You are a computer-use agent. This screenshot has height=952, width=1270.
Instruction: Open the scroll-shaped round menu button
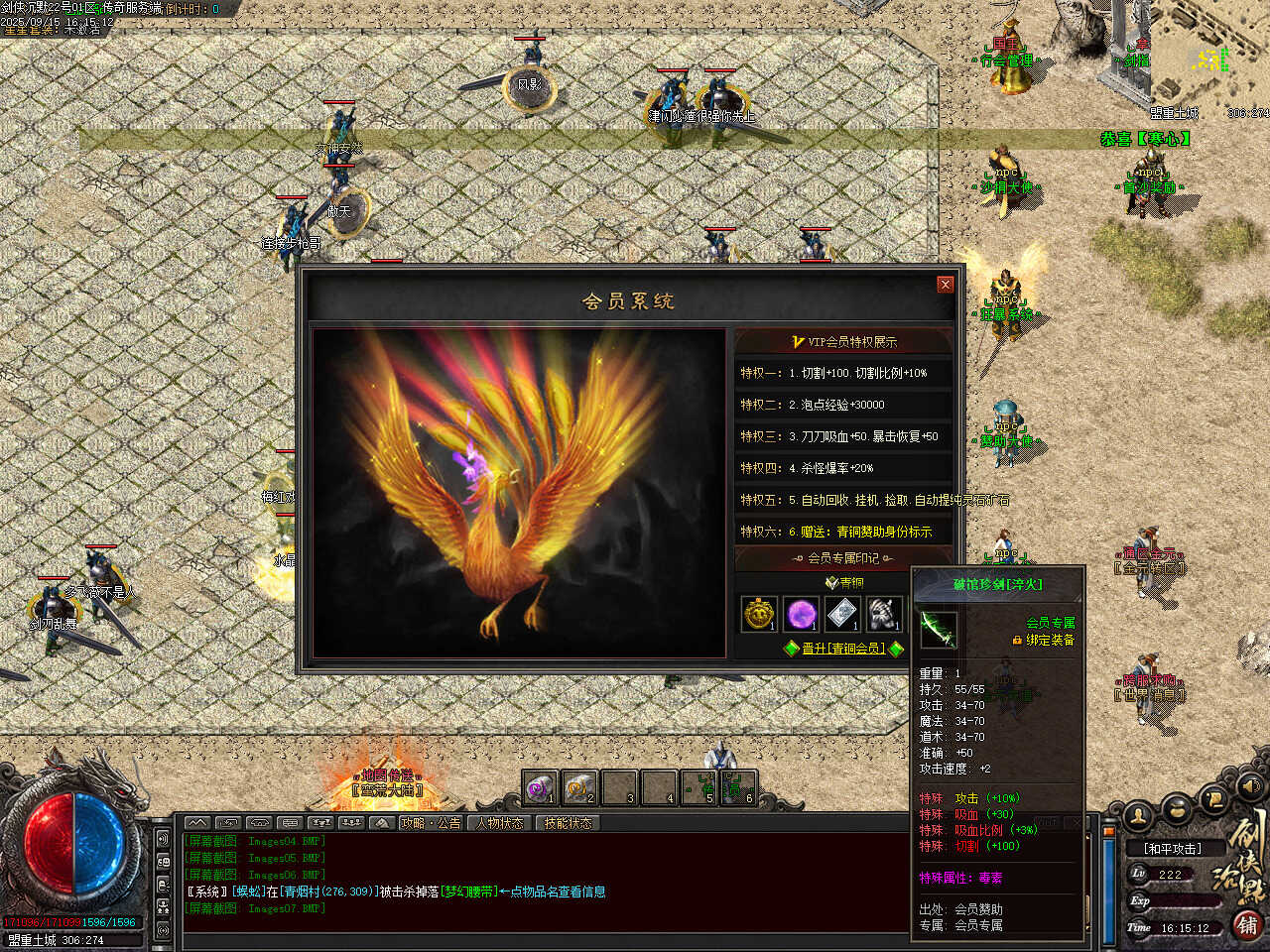coord(1213,797)
